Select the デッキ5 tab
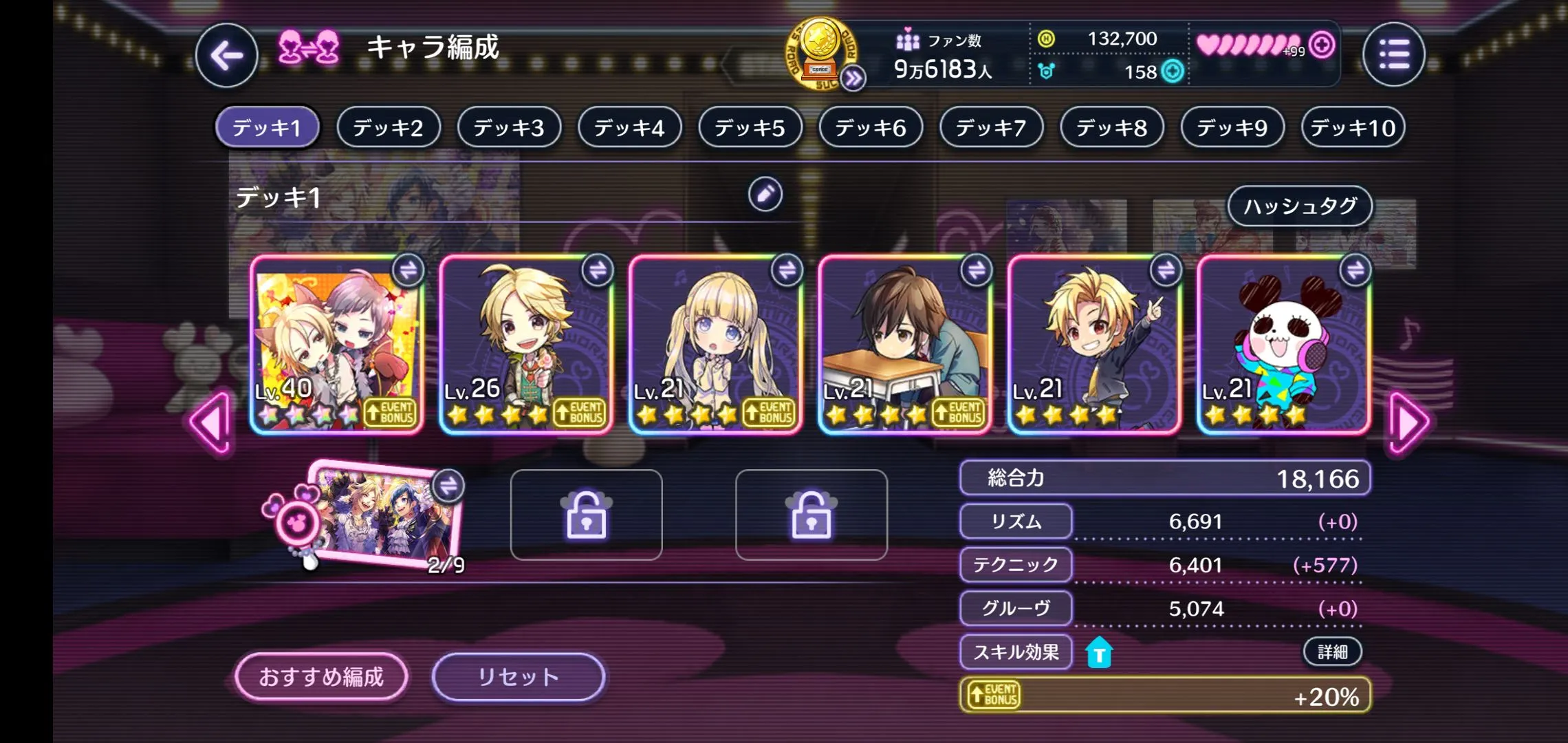The image size is (1568, 743). (x=750, y=127)
